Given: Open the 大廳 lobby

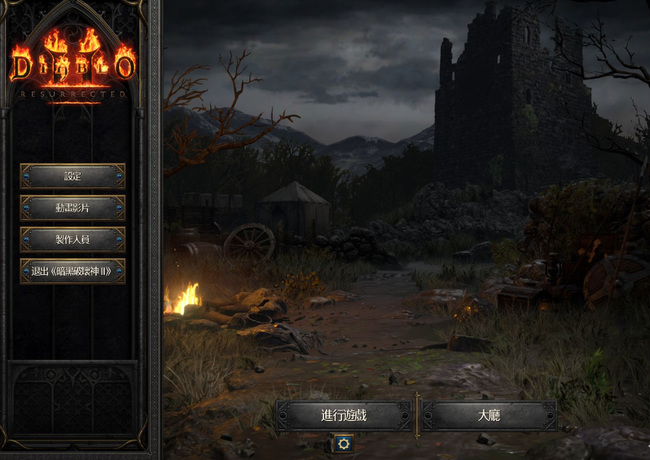Looking at the screenshot, I should pos(489,415).
